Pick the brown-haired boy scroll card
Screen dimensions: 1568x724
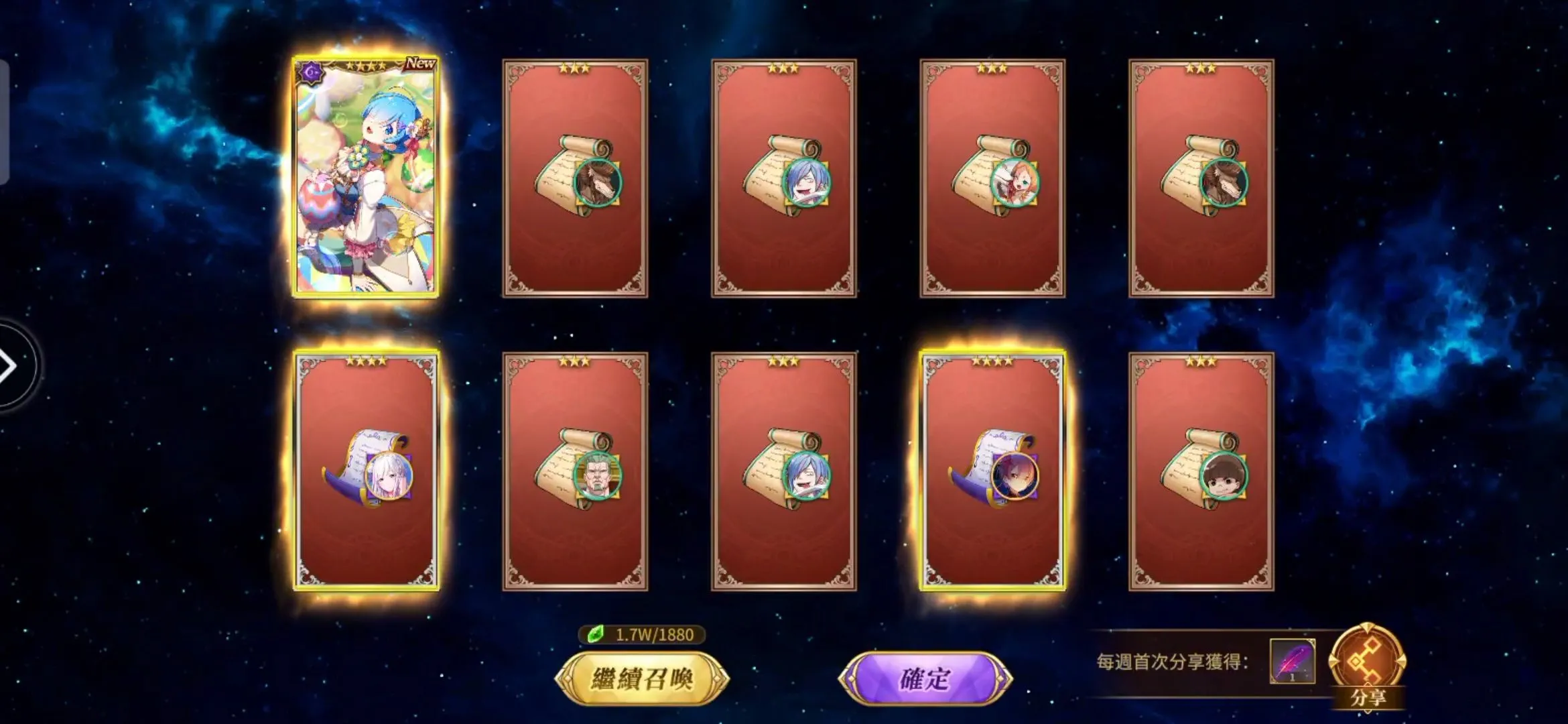pyautogui.click(x=1201, y=471)
